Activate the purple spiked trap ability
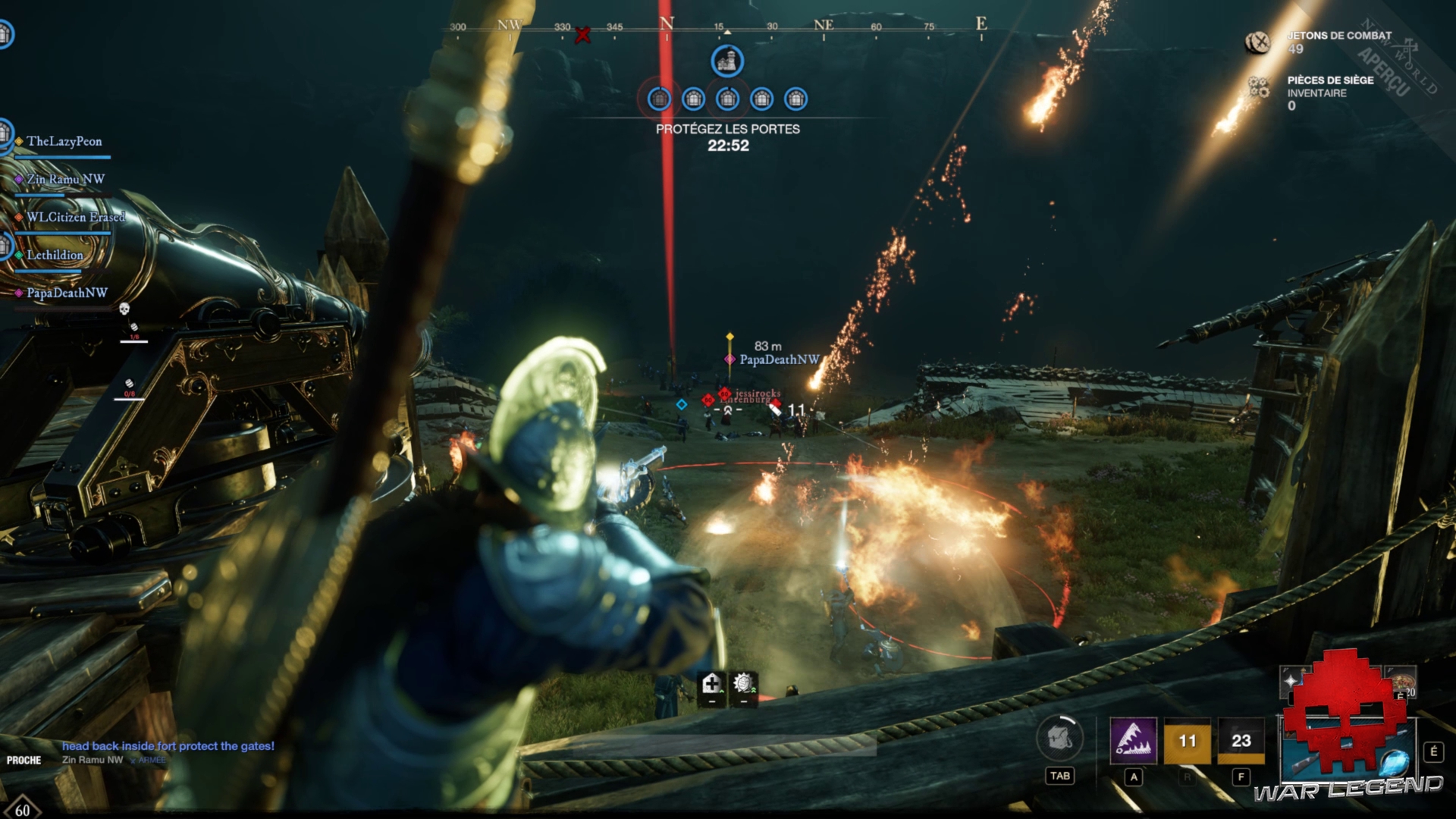Image resolution: width=1456 pixels, height=819 pixels. pos(1133,740)
